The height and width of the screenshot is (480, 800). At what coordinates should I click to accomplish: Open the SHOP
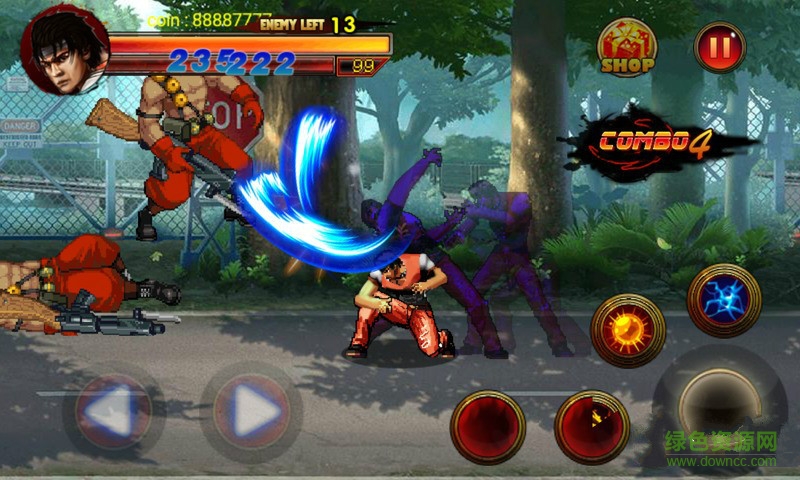[627, 48]
